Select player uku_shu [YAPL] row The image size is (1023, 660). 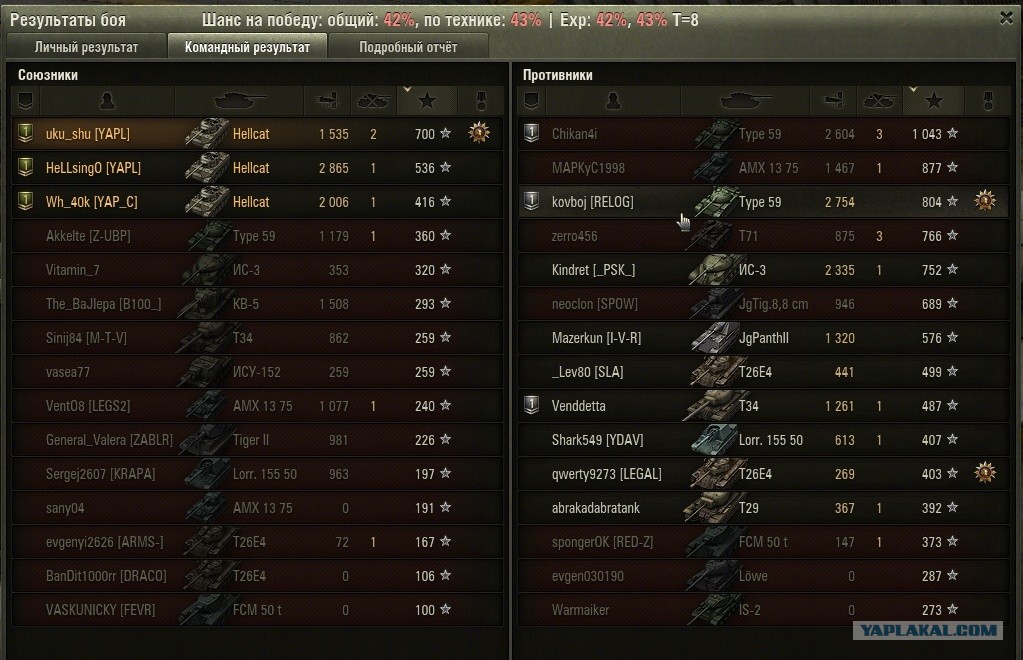(87, 134)
